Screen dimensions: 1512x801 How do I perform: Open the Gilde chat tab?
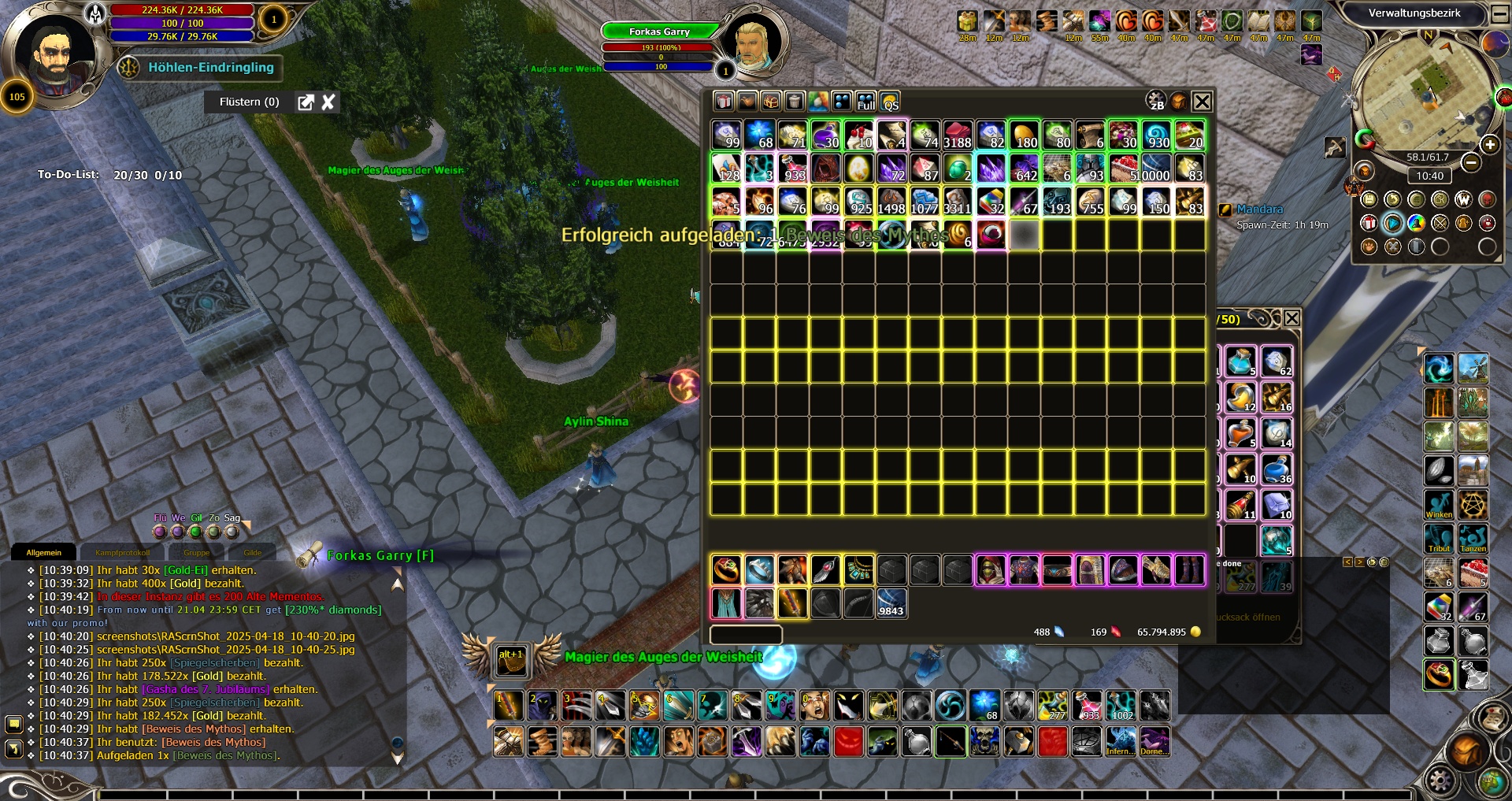[x=252, y=552]
